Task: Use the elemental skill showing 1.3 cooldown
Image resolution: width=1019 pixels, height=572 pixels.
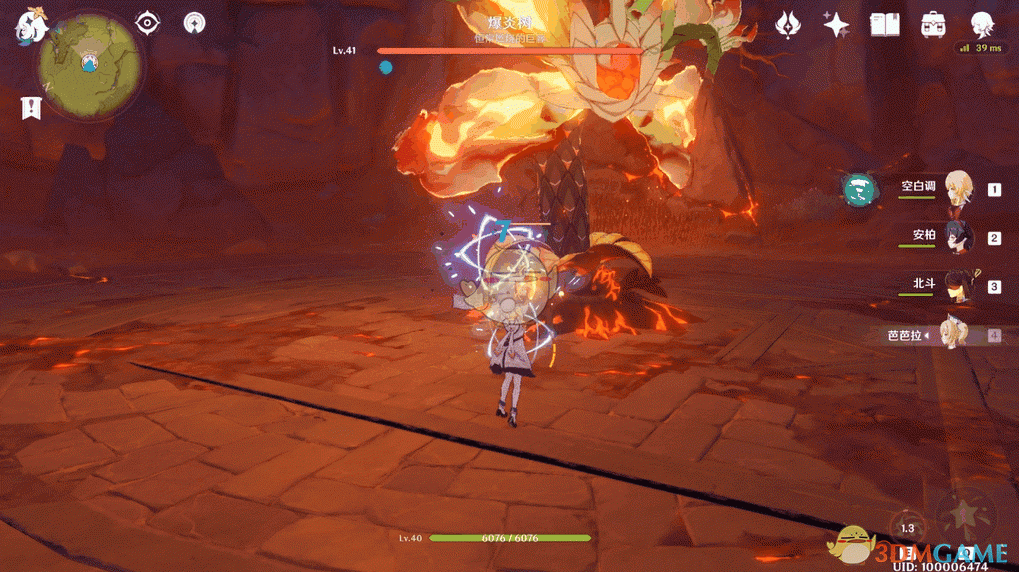Action: click(907, 530)
